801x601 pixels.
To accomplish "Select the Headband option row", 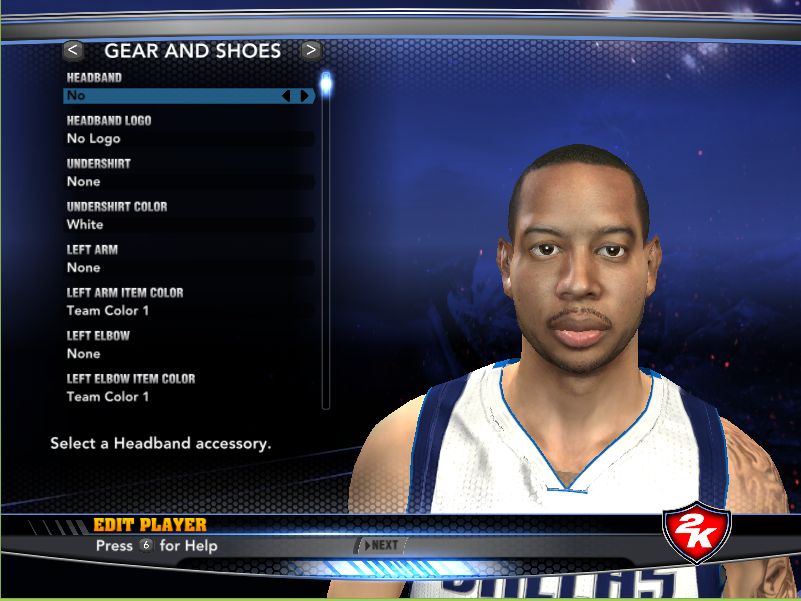I will (170, 96).
